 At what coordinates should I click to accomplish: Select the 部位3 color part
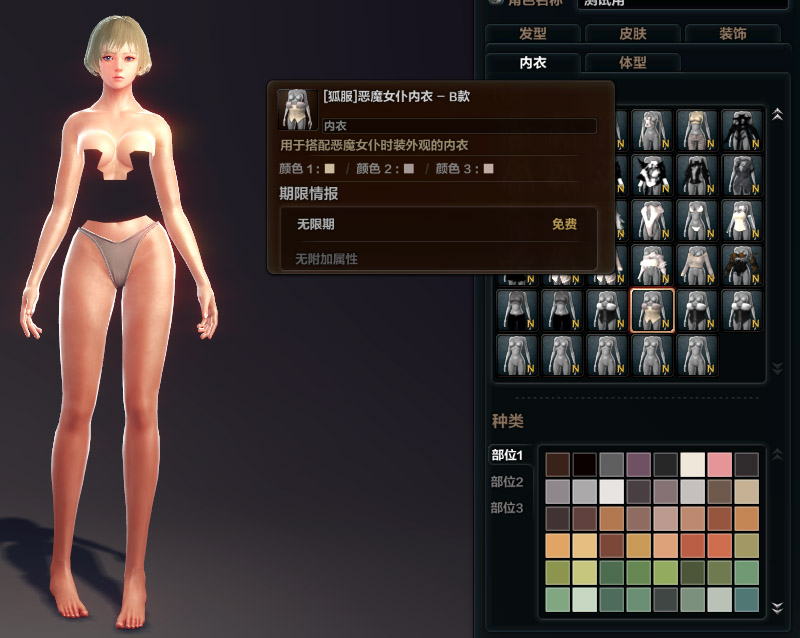(x=507, y=508)
